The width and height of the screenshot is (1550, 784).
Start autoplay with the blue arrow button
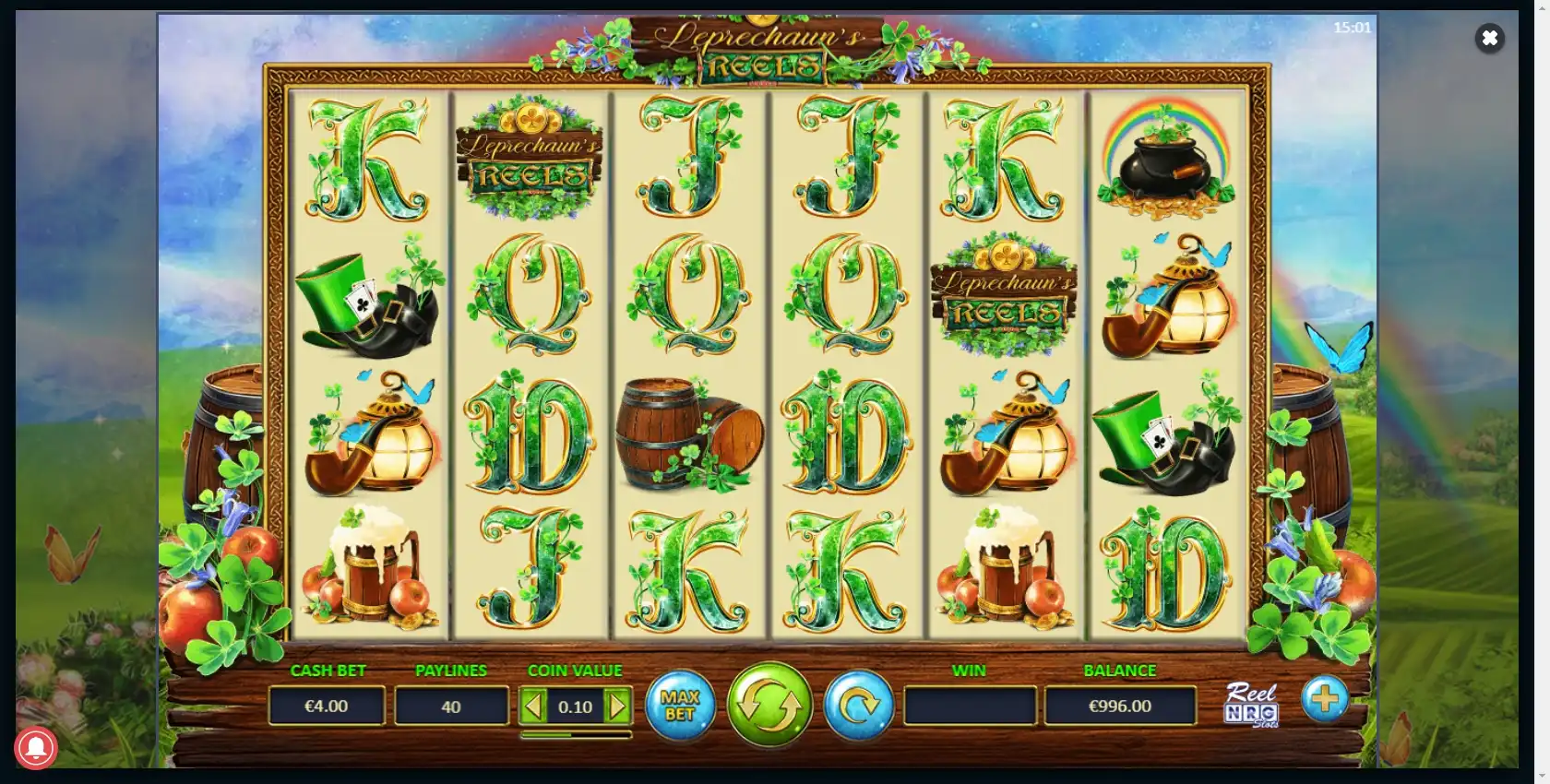tap(858, 706)
